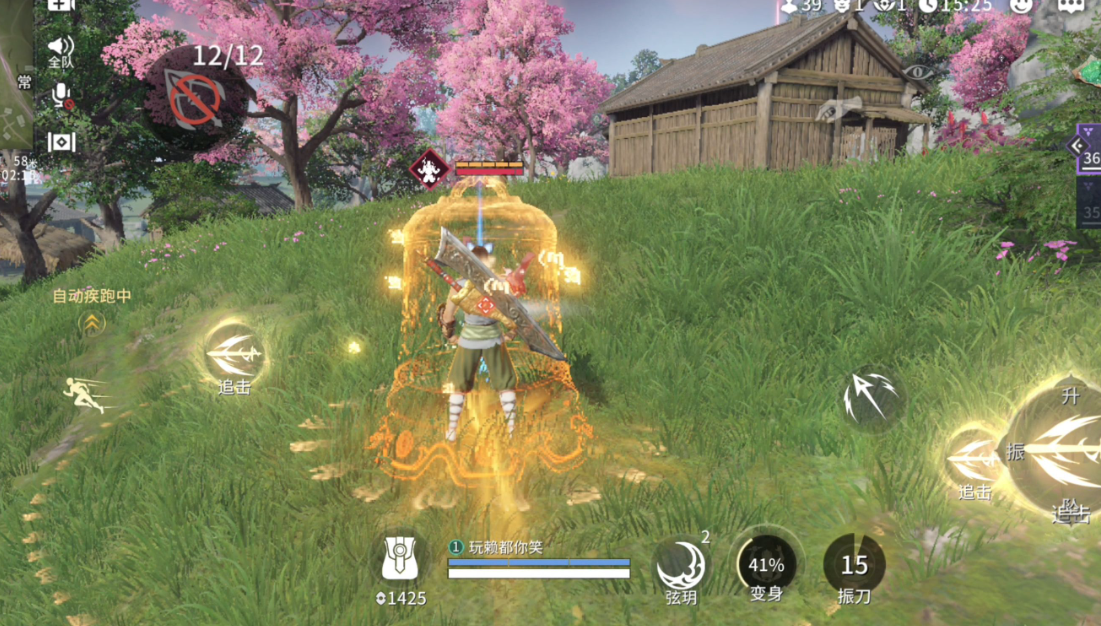Tap the small glowing 追击 button on the right
Image resolution: width=1101 pixels, height=626 pixels.
coord(974,458)
